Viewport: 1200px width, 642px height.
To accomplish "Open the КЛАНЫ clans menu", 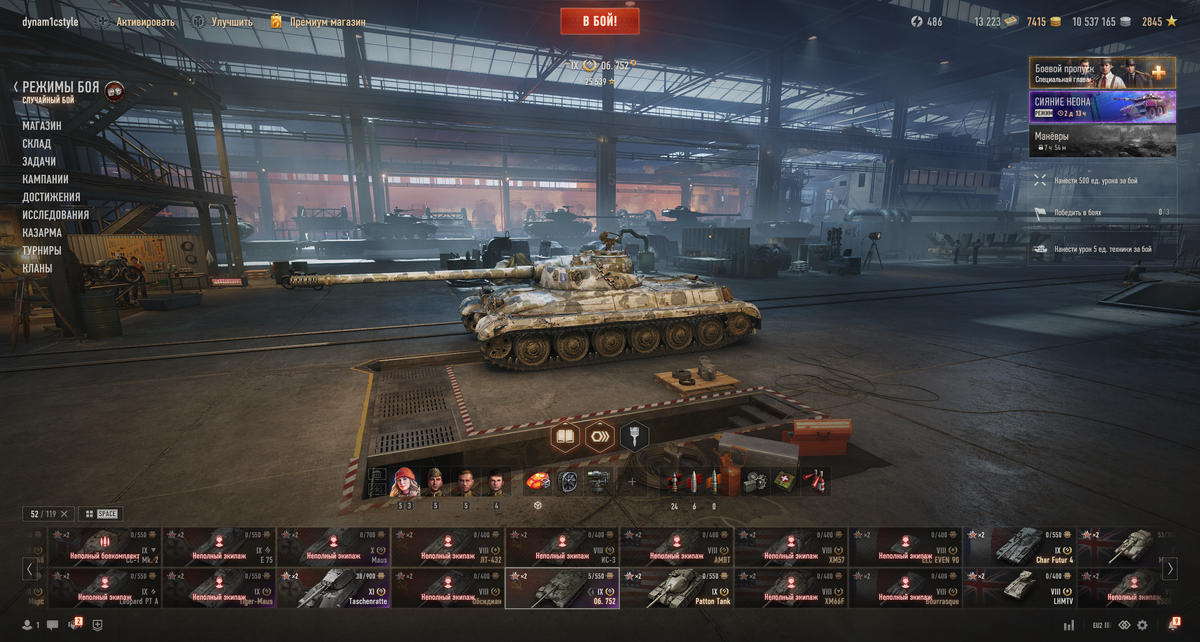I will 37,268.
